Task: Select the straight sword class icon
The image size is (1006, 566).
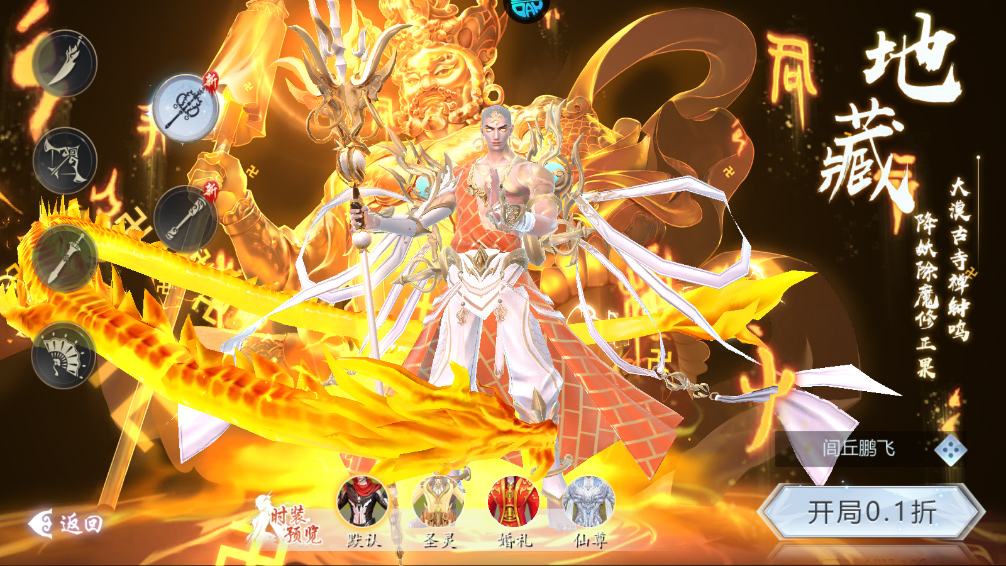Action: (x=65, y=257)
